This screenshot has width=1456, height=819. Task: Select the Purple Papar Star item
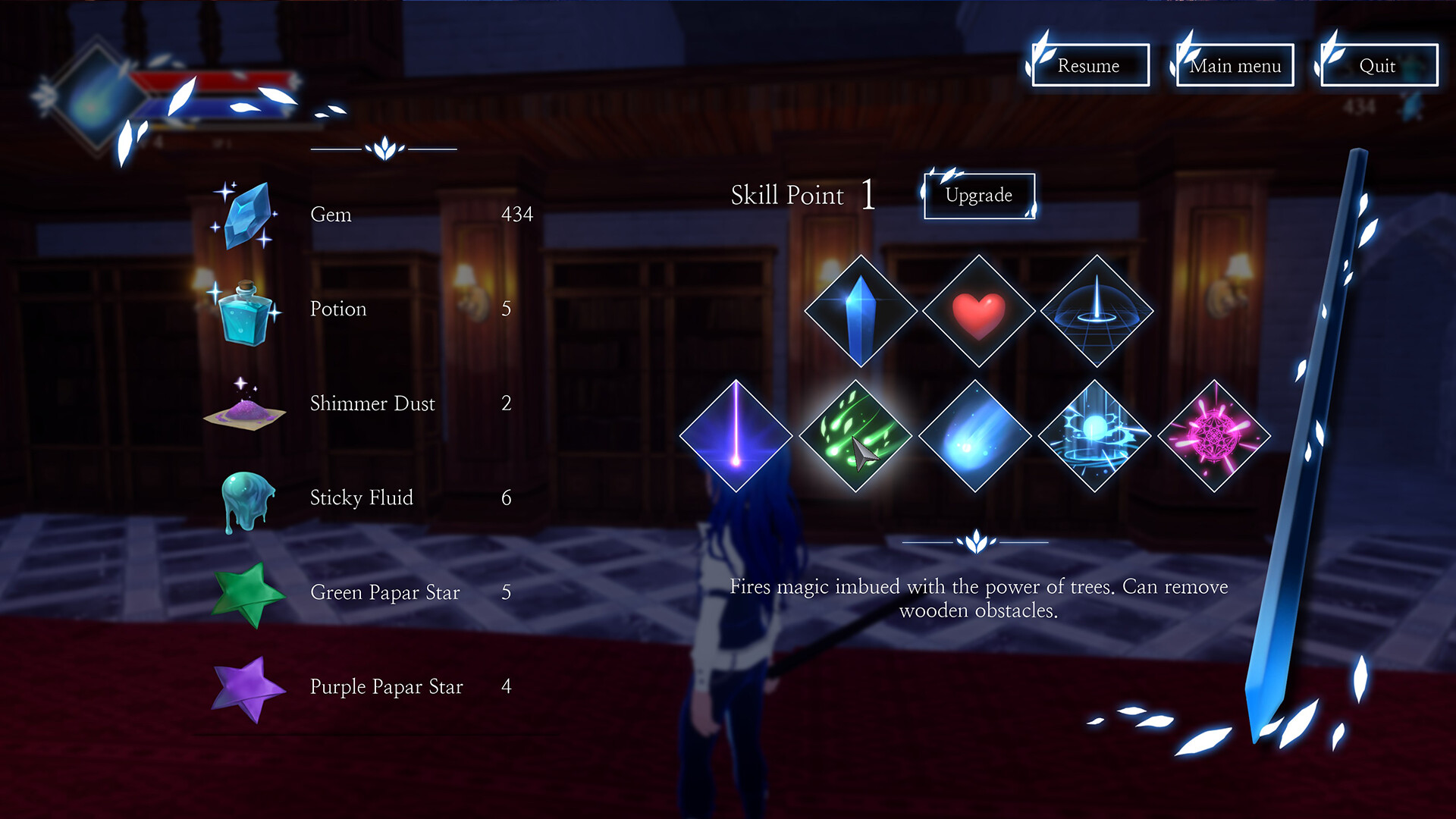(244, 686)
